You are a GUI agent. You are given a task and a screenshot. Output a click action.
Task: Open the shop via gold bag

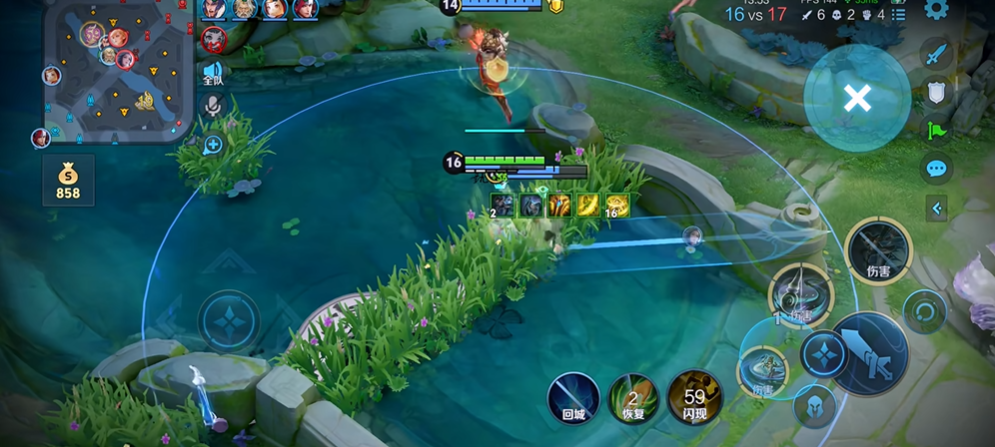(68, 181)
